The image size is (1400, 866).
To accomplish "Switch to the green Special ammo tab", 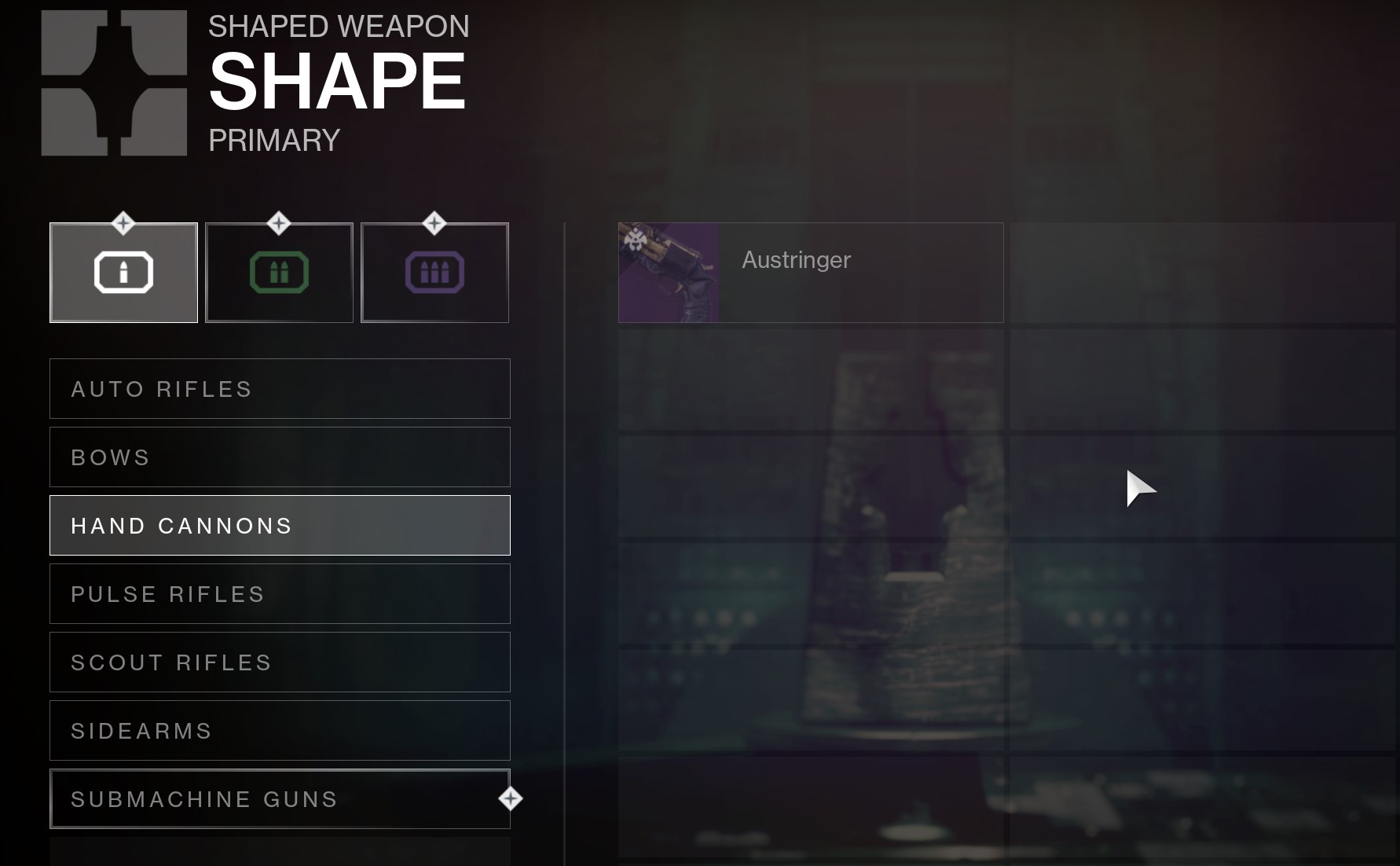I will 279,273.
